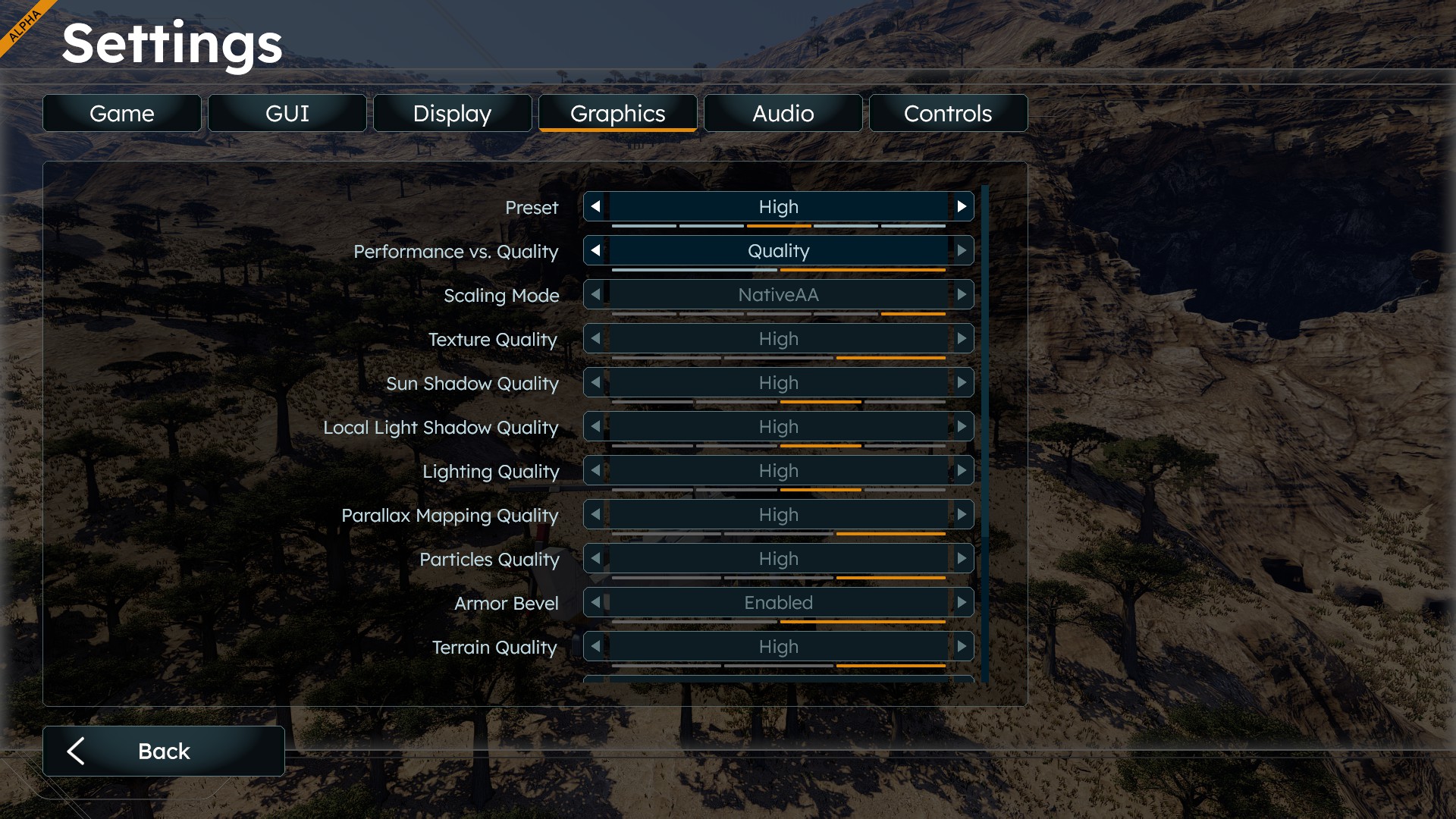This screenshot has width=1456, height=819.
Task: Increase Lighting Quality with right arrow
Action: coord(962,470)
